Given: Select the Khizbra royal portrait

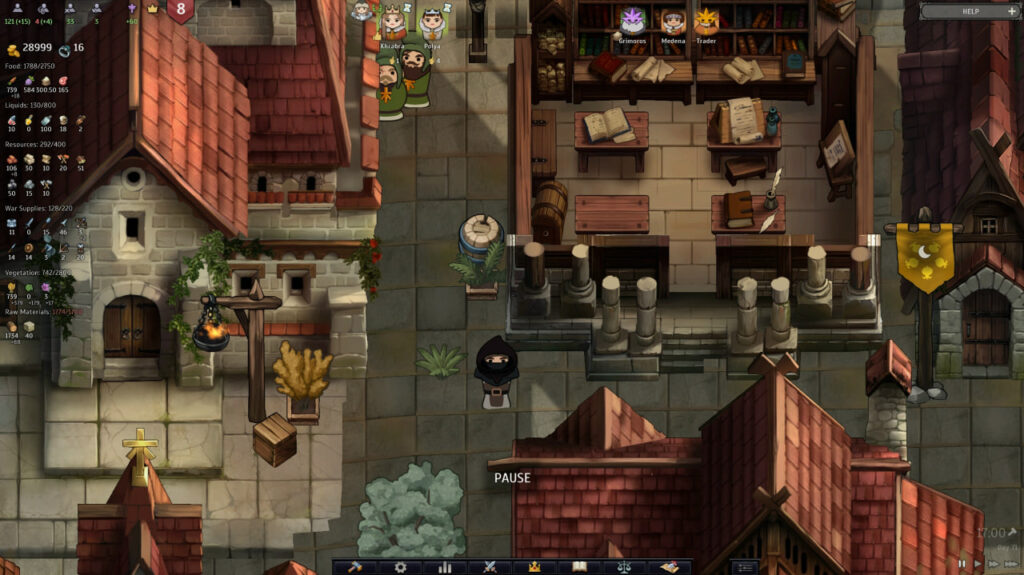Looking at the screenshot, I should click(393, 22).
